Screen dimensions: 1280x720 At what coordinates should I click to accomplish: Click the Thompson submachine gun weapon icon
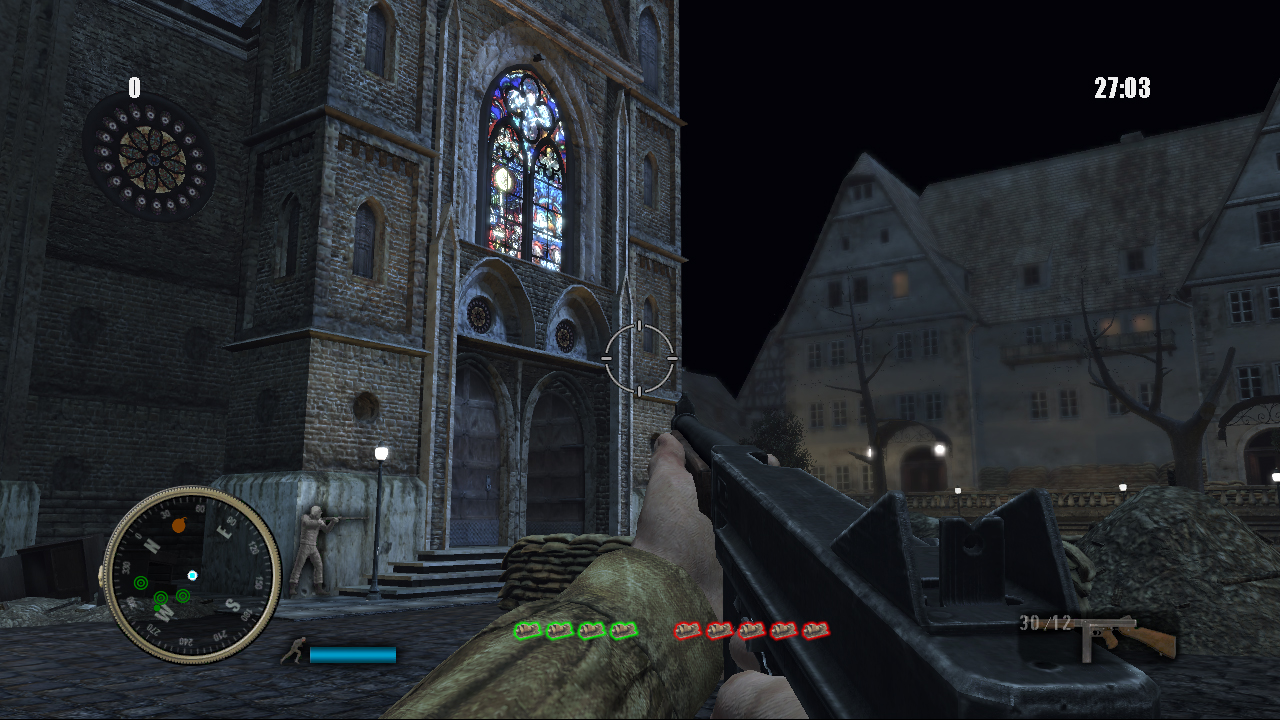click(1127, 635)
